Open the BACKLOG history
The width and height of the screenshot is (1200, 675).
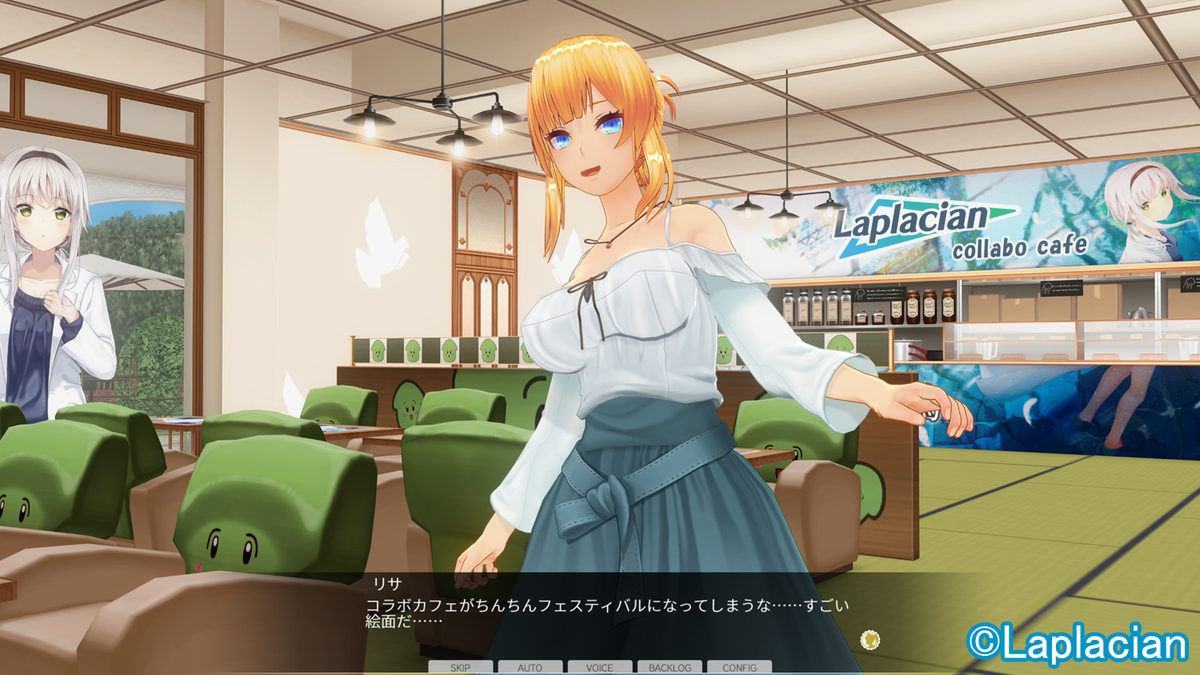pos(669,667)
